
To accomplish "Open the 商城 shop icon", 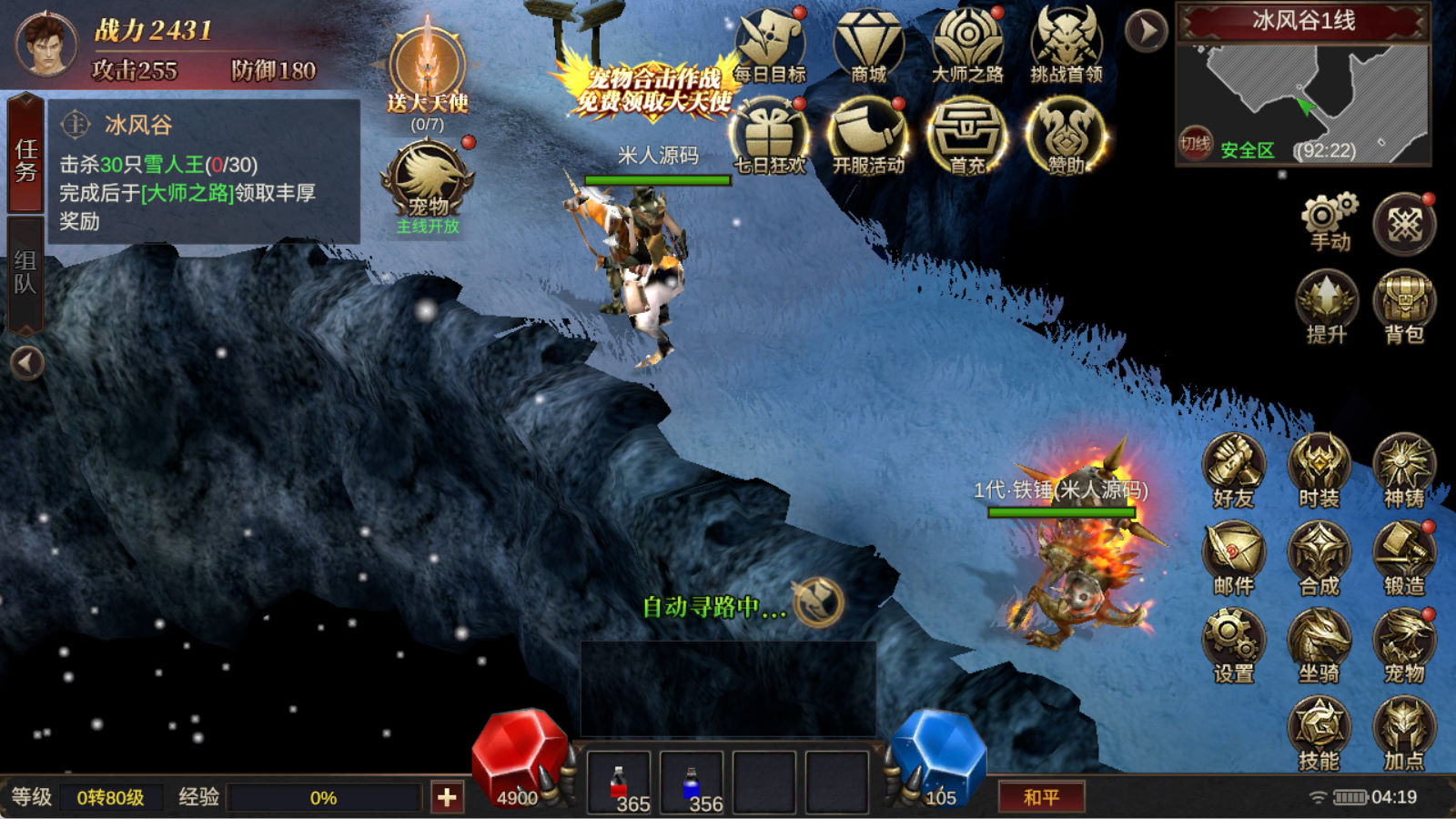I will coord(868,47).
